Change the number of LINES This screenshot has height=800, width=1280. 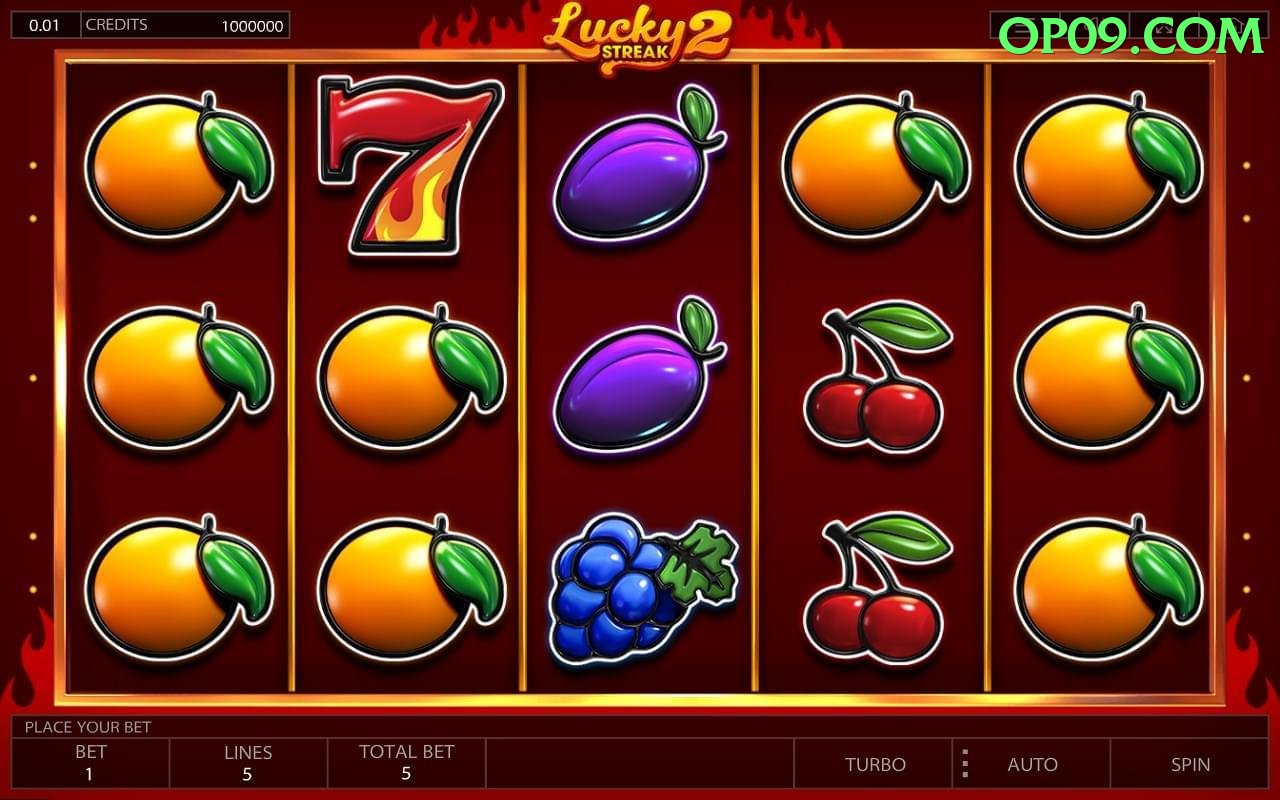(x=248, y=763)
